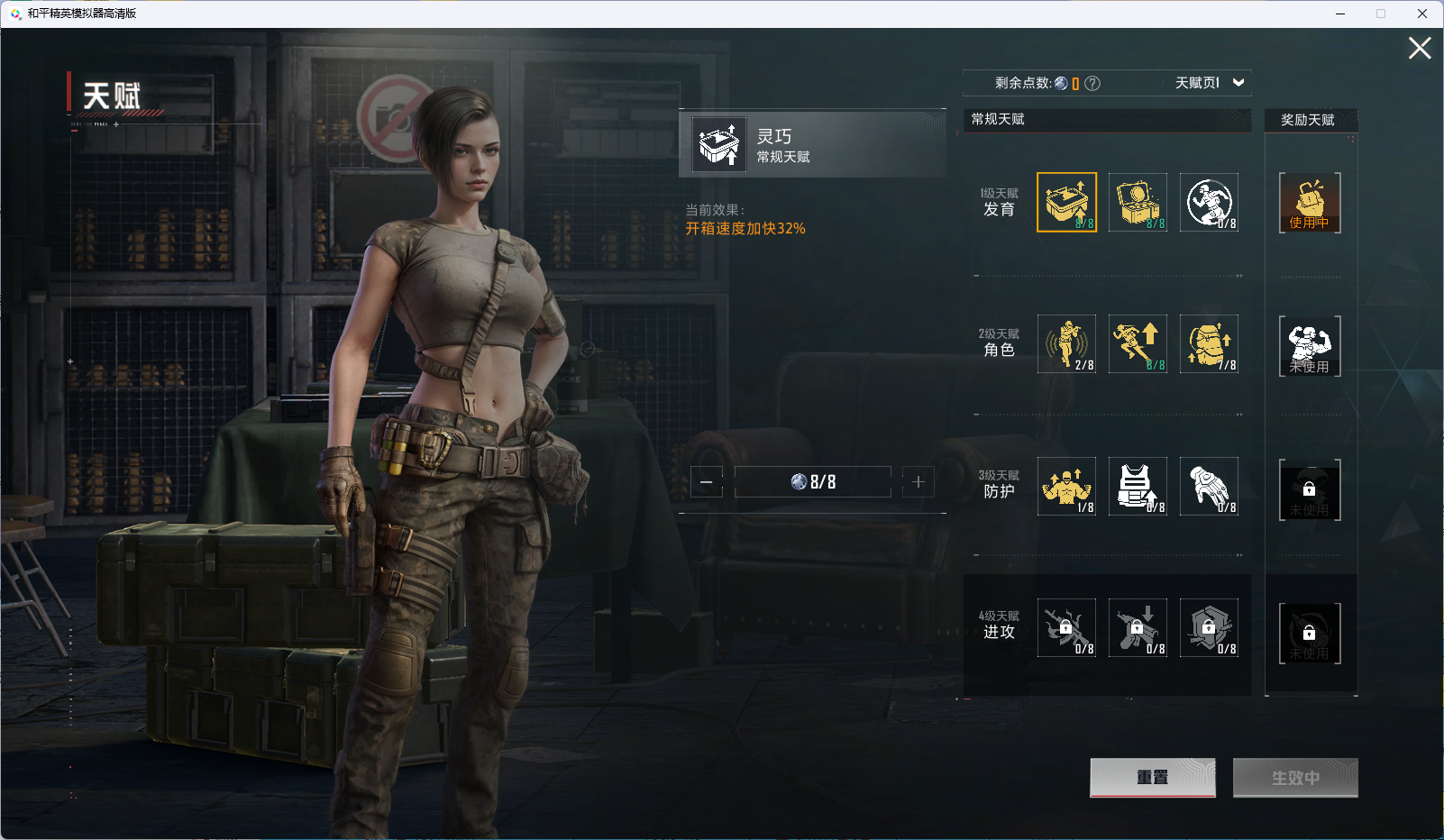The image size is (1444, 840).
Task: Choose the glove defense talent
Action: point(1209,486)
